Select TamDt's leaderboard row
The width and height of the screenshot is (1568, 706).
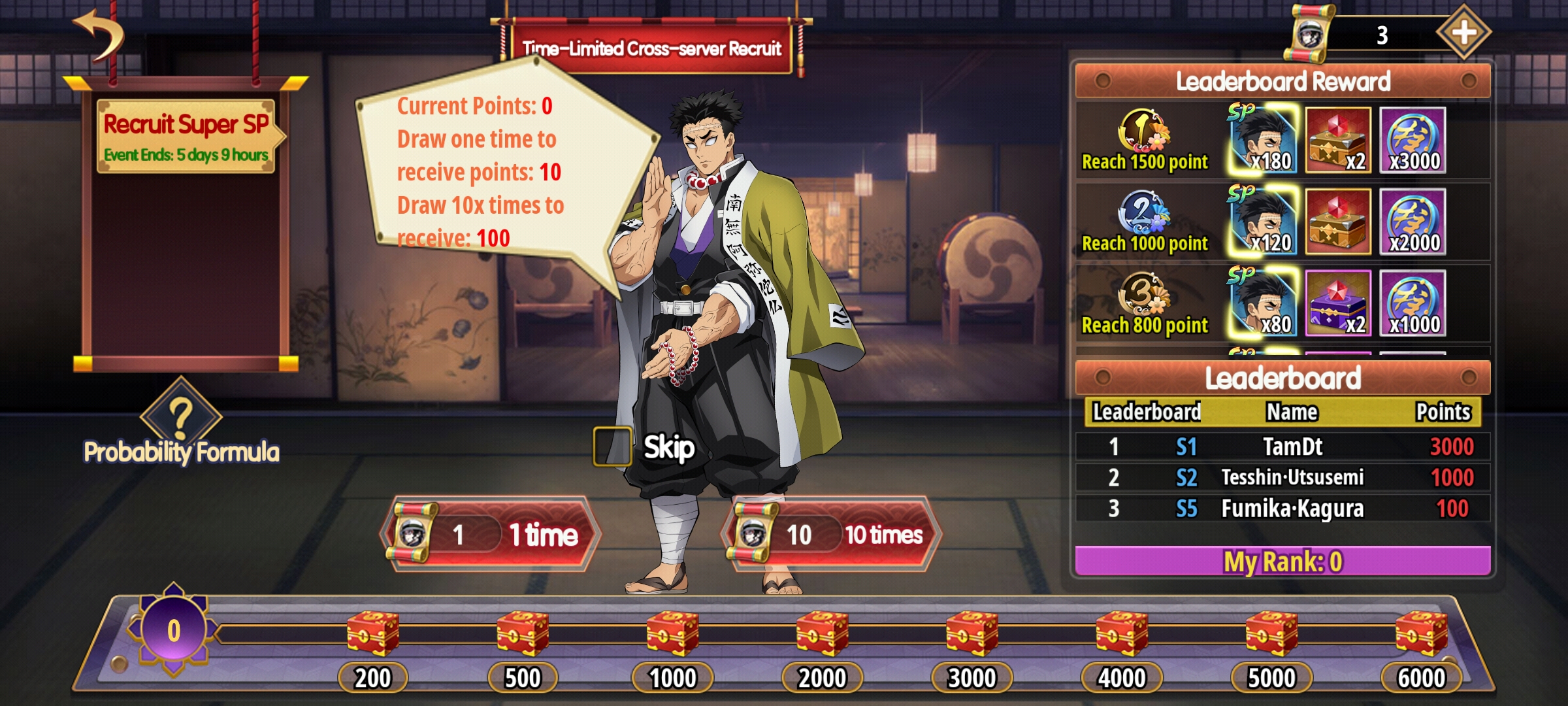coord(1282,447)
